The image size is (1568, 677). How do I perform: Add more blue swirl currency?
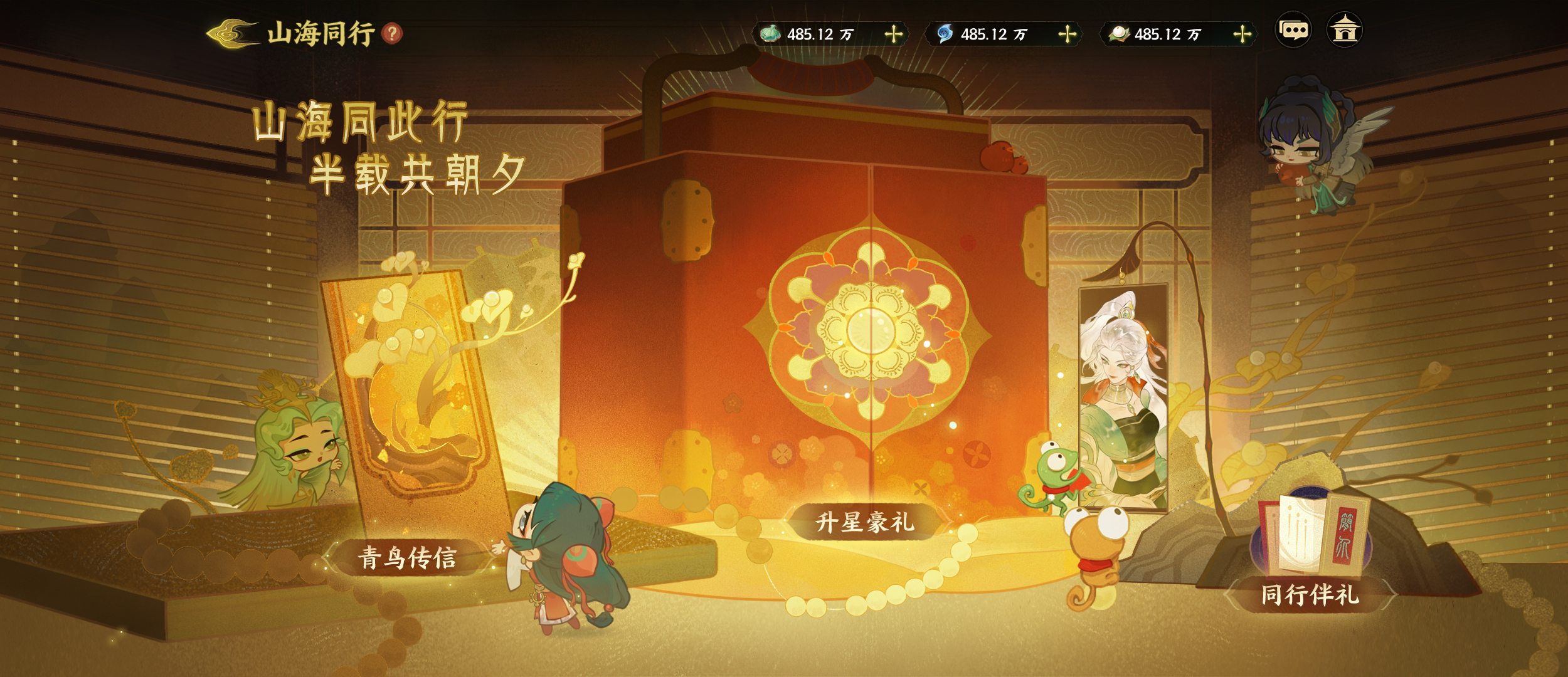pyautogui.click(x=1067, y=34)
